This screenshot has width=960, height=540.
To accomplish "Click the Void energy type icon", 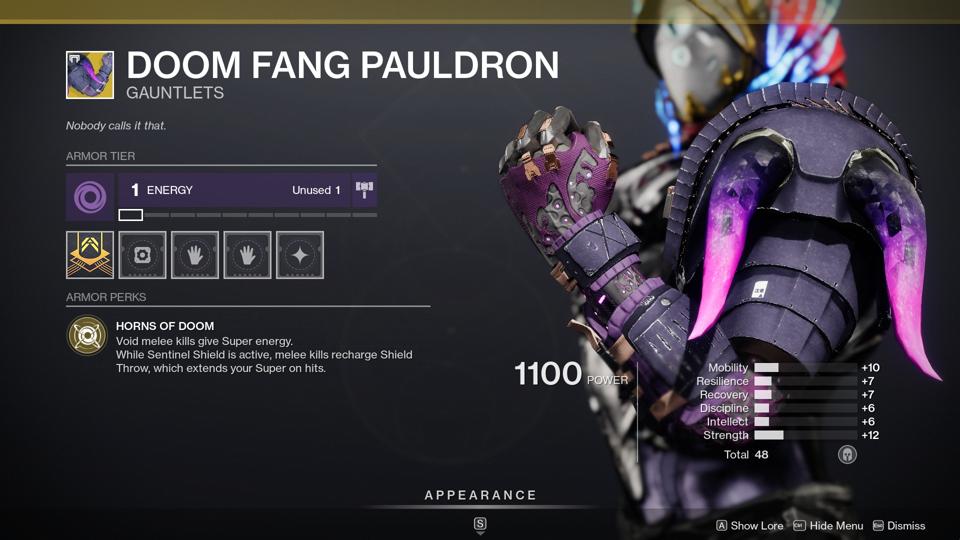I will click(x=90, y=196).
